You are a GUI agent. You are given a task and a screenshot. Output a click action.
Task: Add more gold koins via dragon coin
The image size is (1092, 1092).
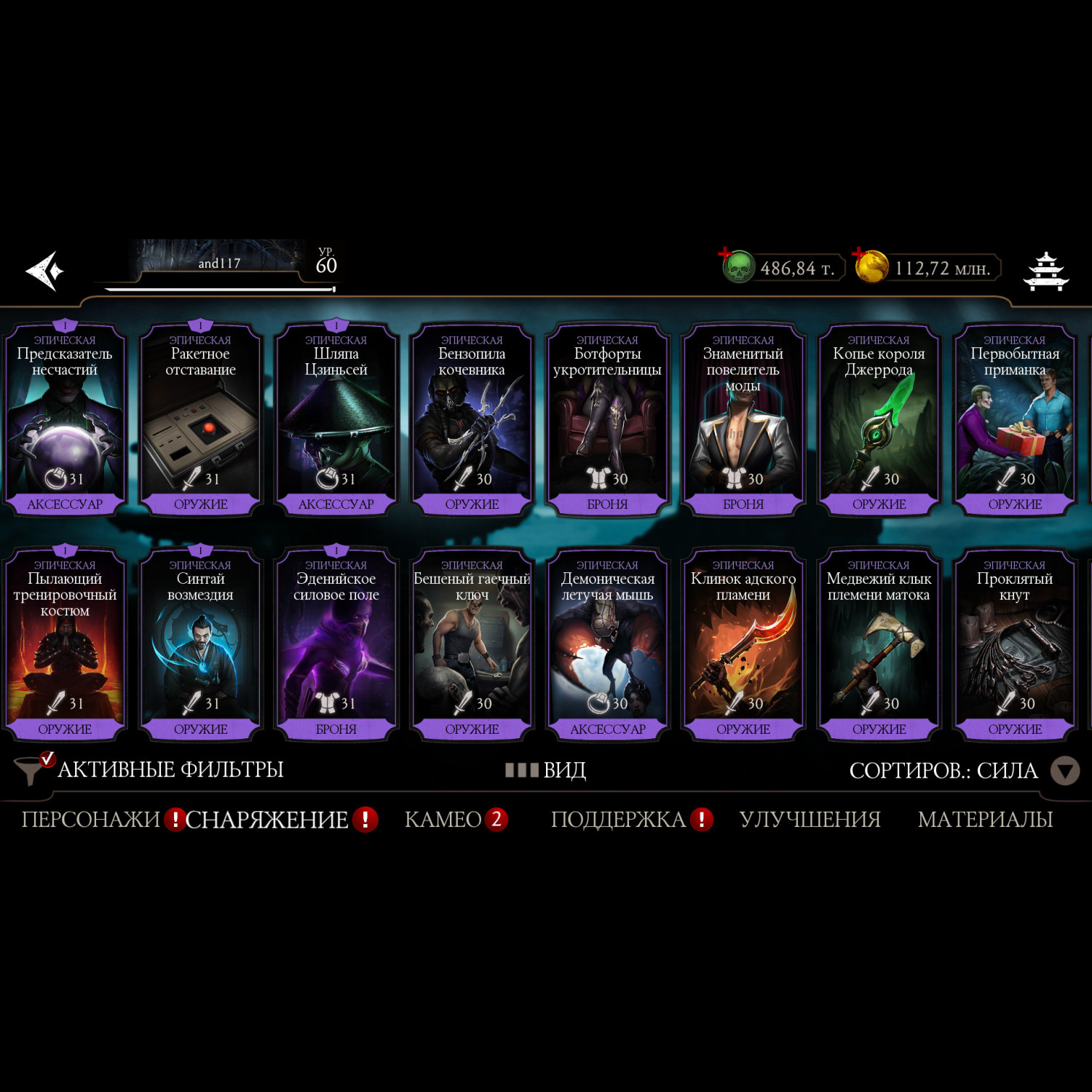click(x=871, y=266)
